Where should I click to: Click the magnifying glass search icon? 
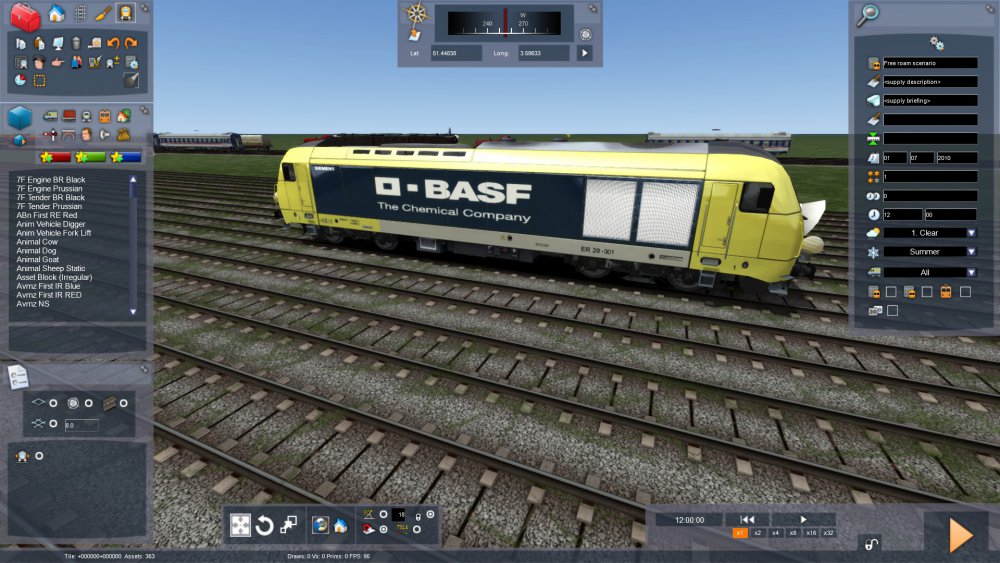(869, 14)
